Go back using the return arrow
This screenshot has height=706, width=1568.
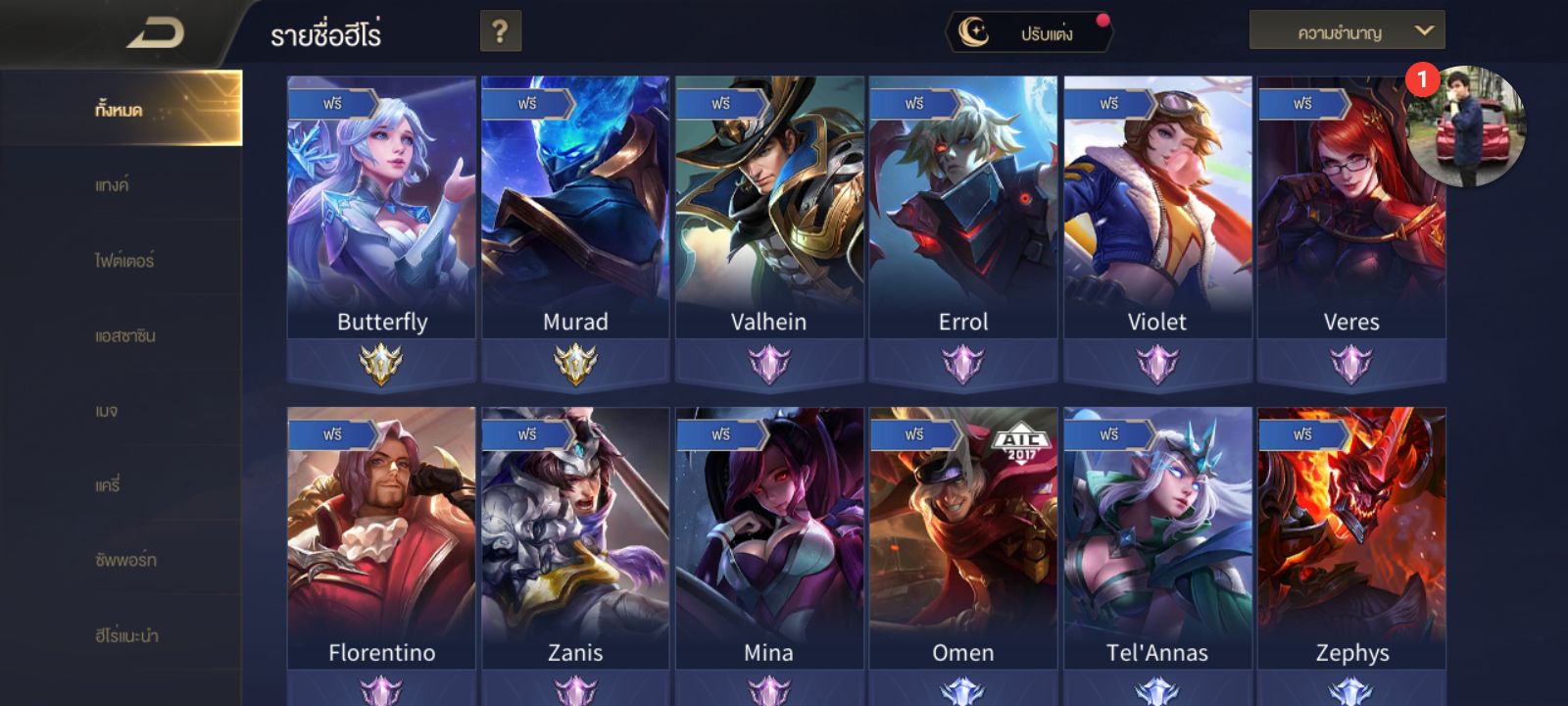pos(157,33)
